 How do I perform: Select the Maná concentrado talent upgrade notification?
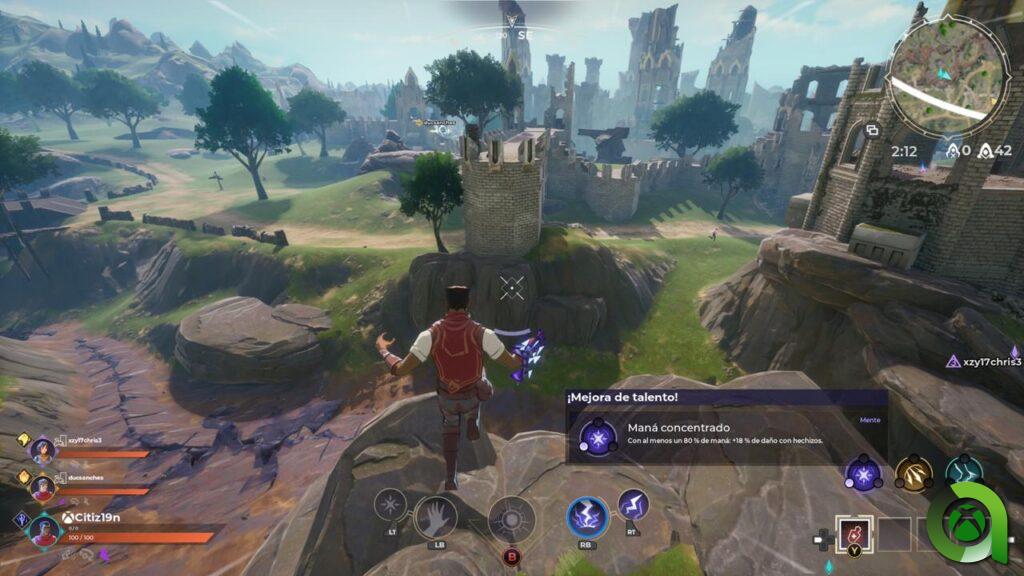coord(726,426)
